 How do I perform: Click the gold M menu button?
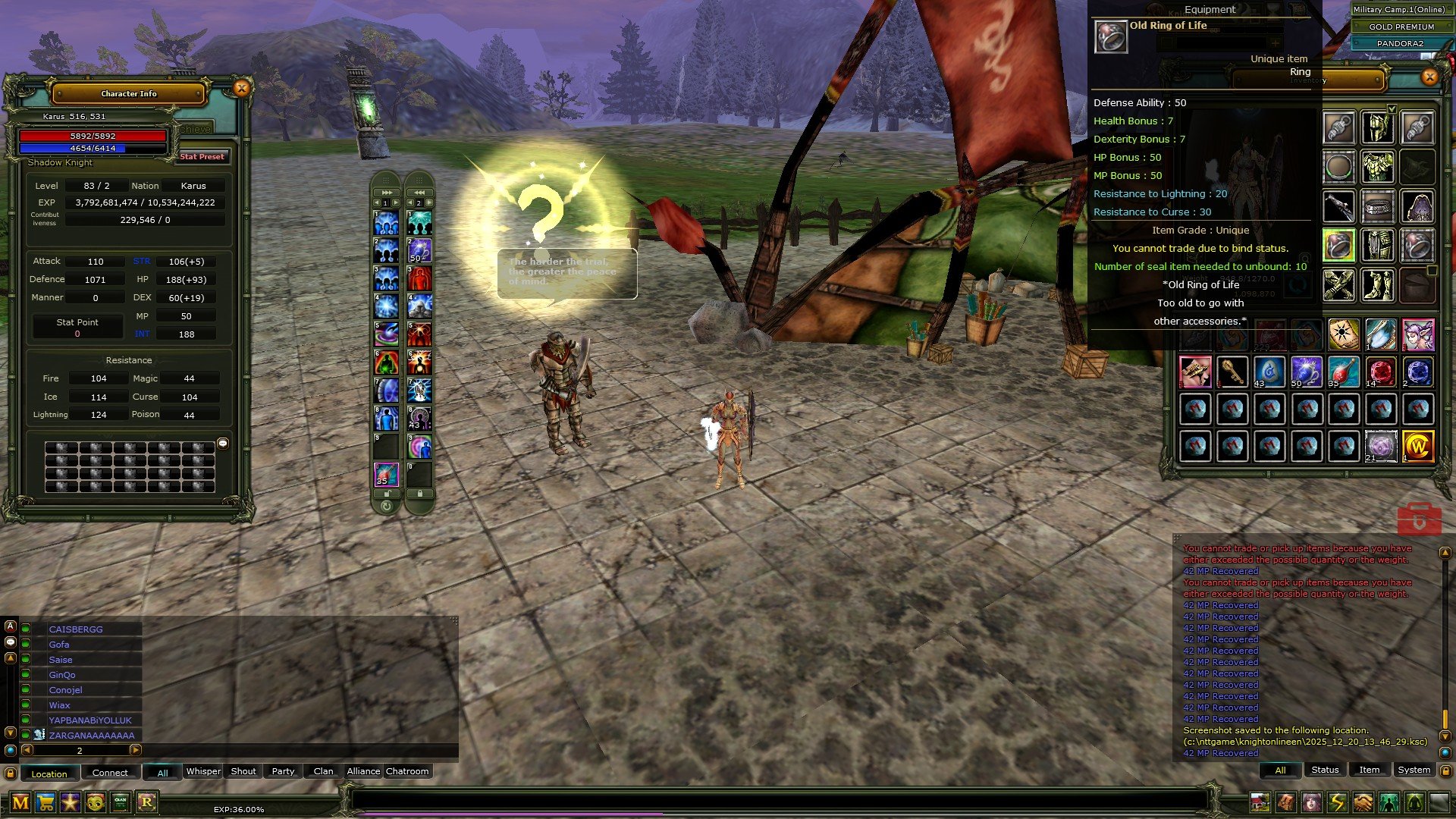tap(20, 802)
